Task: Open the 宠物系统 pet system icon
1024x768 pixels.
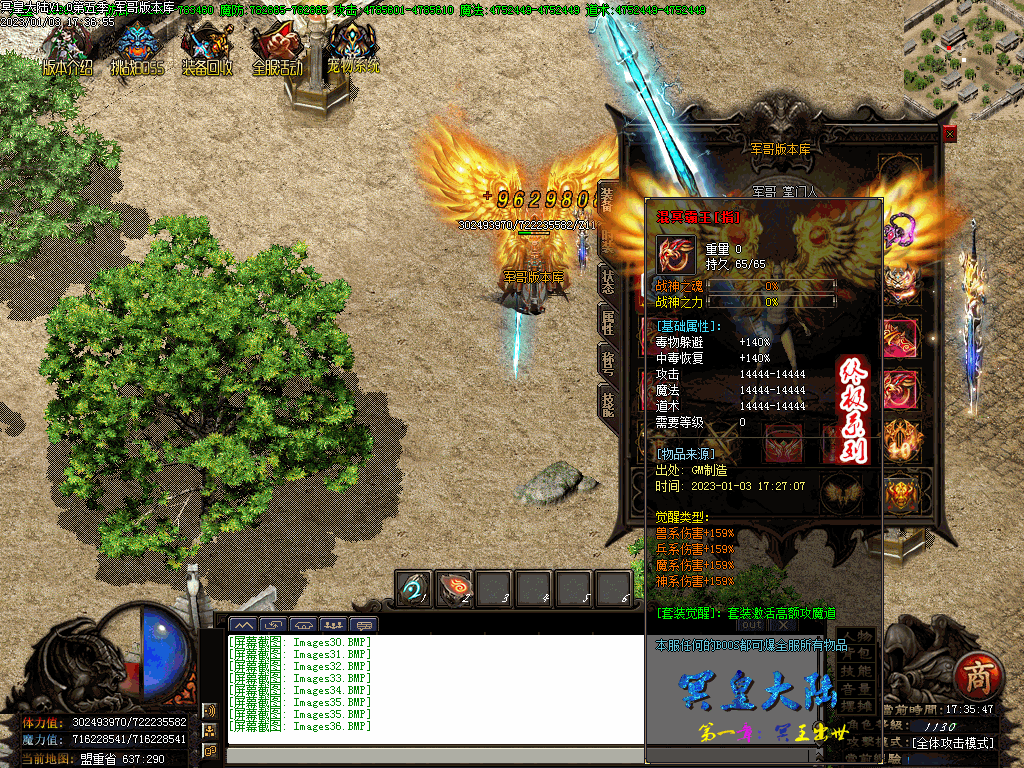Action: click(x=353, y=48)
